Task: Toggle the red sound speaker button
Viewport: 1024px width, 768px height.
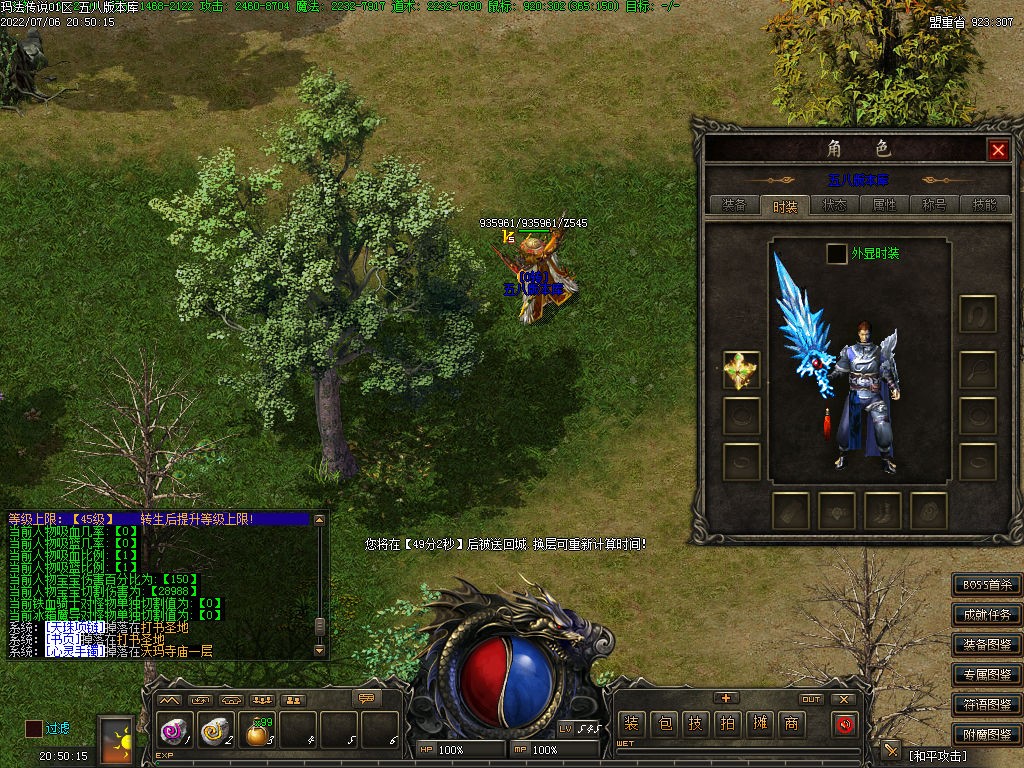Action: click(845, 724)
